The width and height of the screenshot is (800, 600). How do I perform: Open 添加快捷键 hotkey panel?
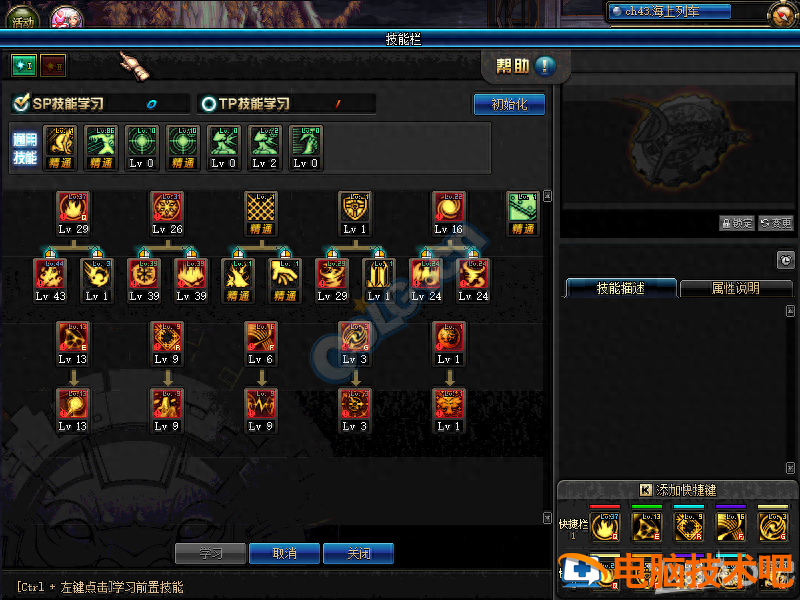coord(678,490)
